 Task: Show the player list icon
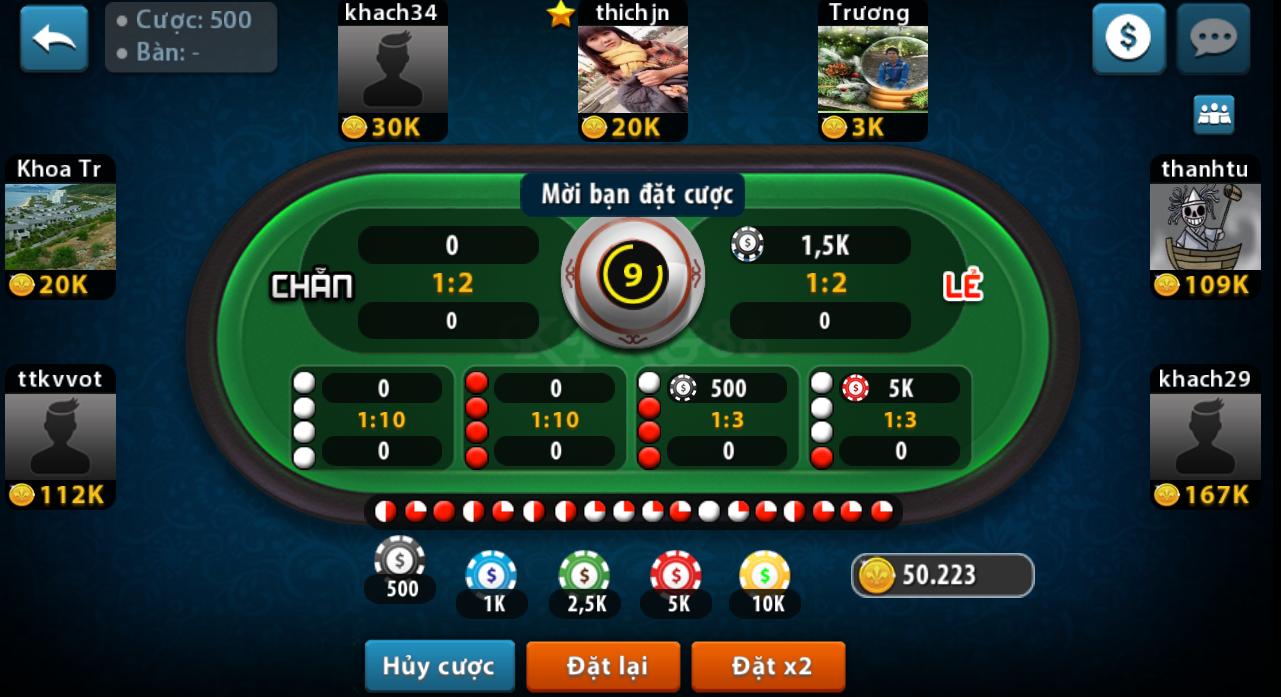pos(1213,115)
